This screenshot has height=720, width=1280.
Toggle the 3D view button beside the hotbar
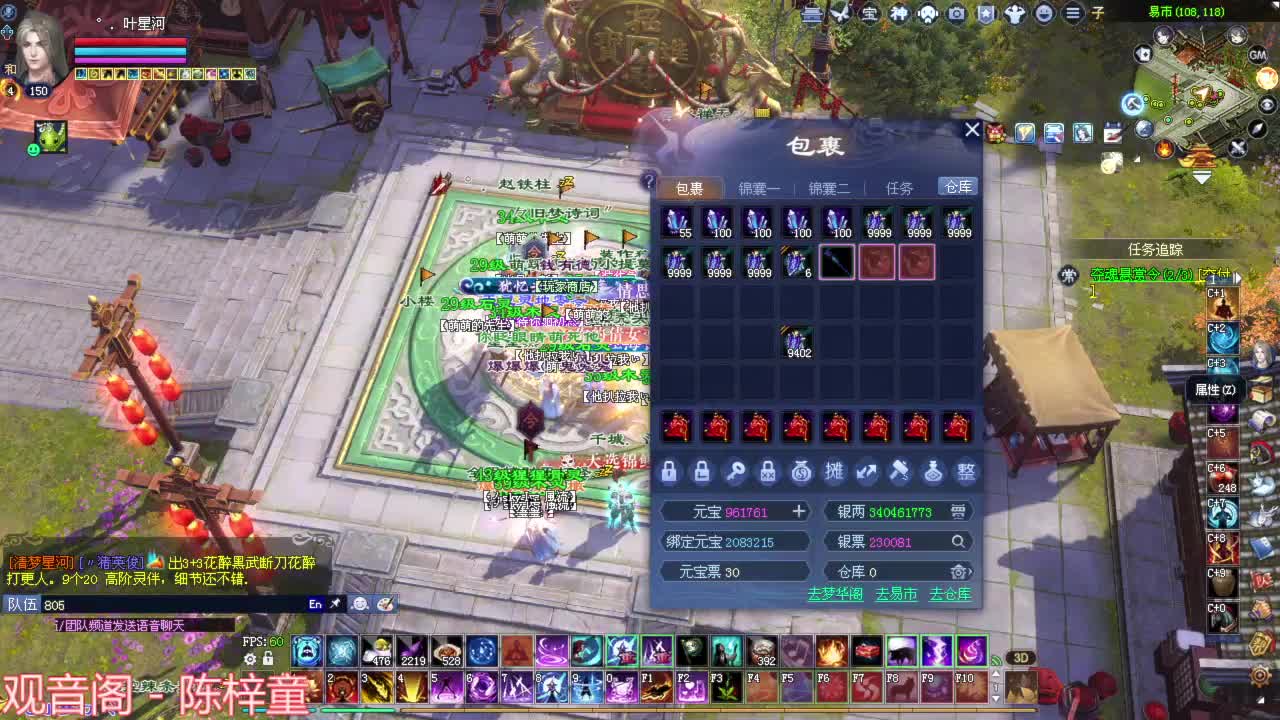point(1021,658)
